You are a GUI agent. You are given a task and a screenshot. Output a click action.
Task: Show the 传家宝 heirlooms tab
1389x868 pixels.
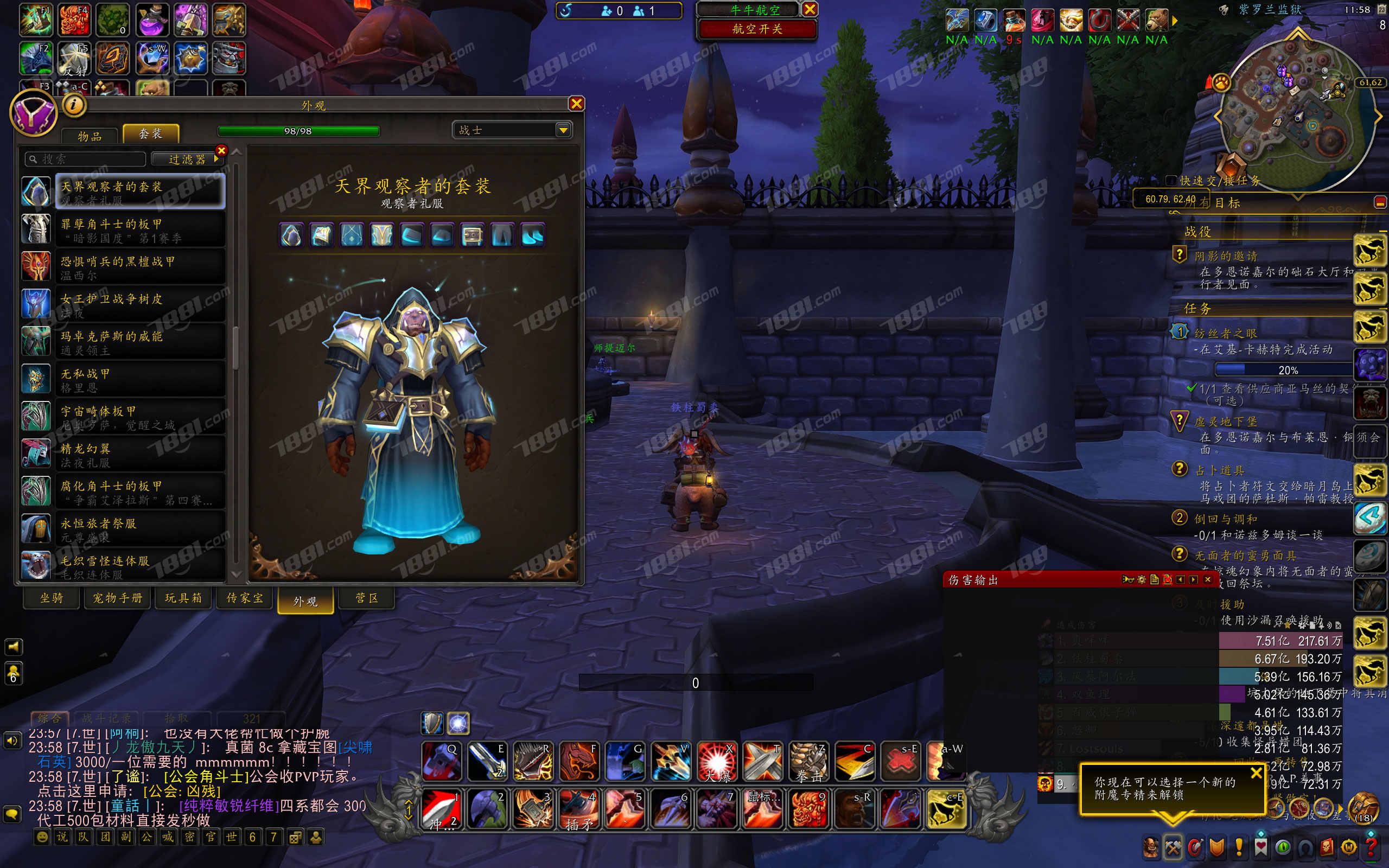click(x=245, y=598)
